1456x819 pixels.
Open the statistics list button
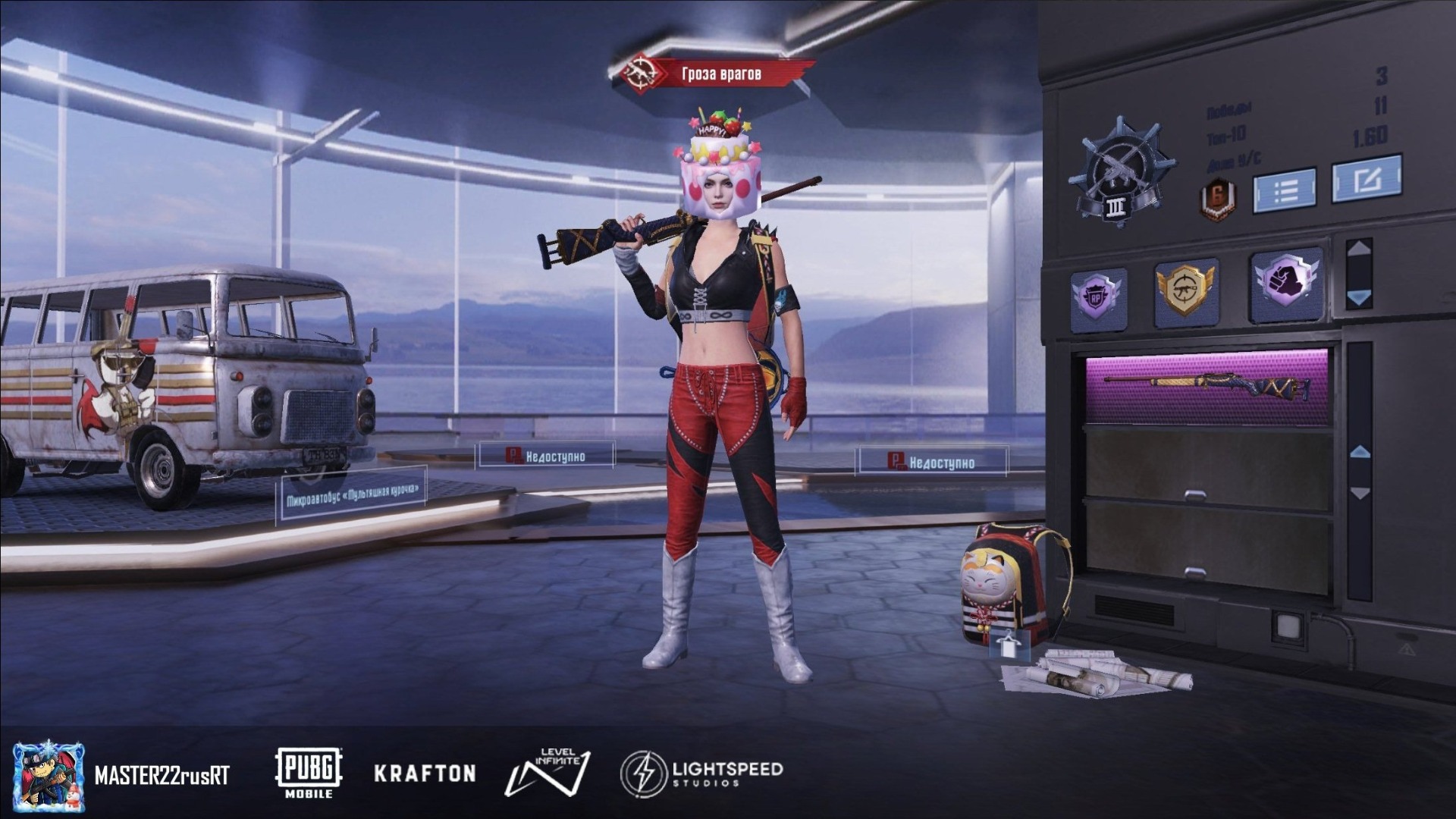[x=1284, y=190]
